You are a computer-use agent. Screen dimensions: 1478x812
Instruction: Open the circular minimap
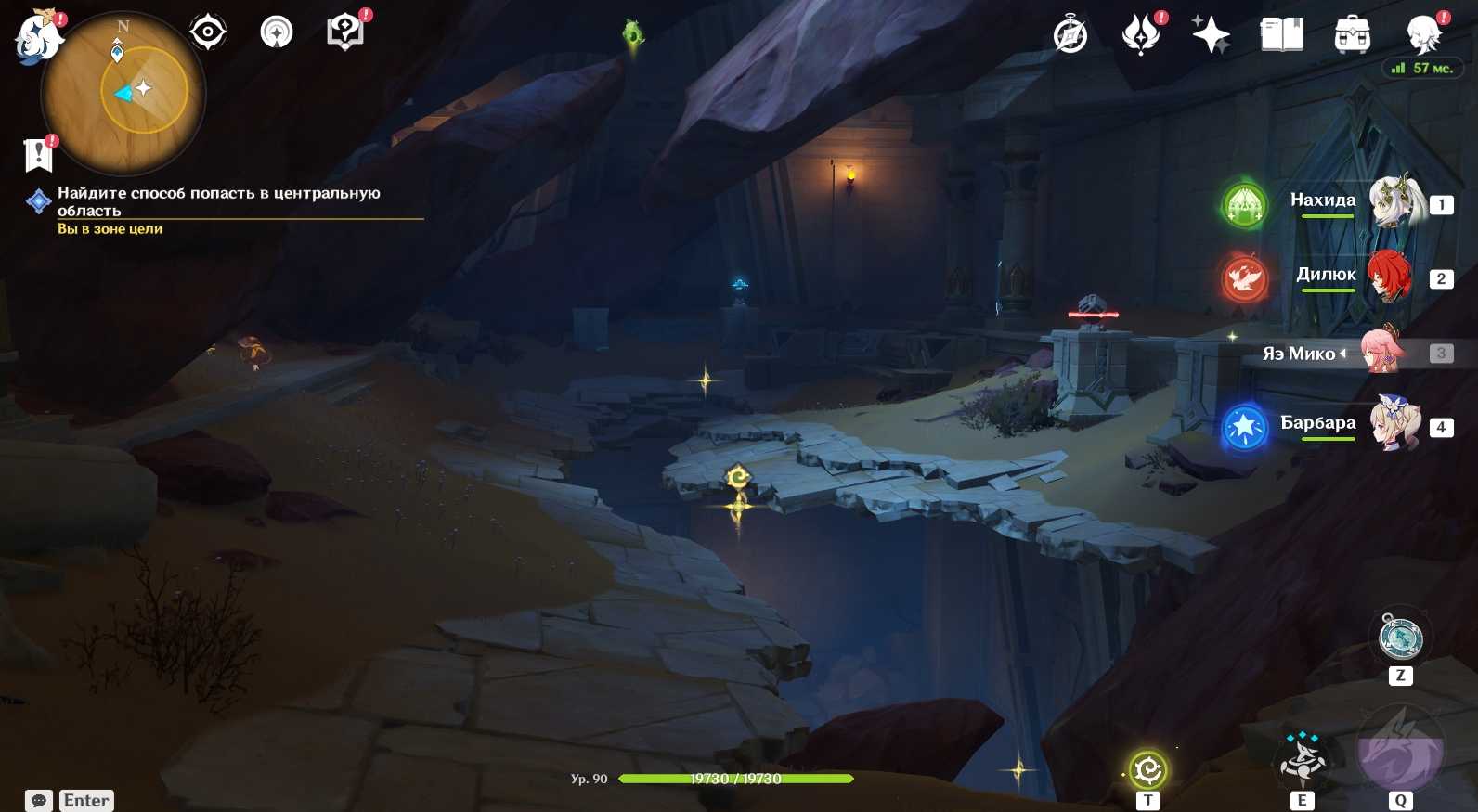(x=123, y=93)
